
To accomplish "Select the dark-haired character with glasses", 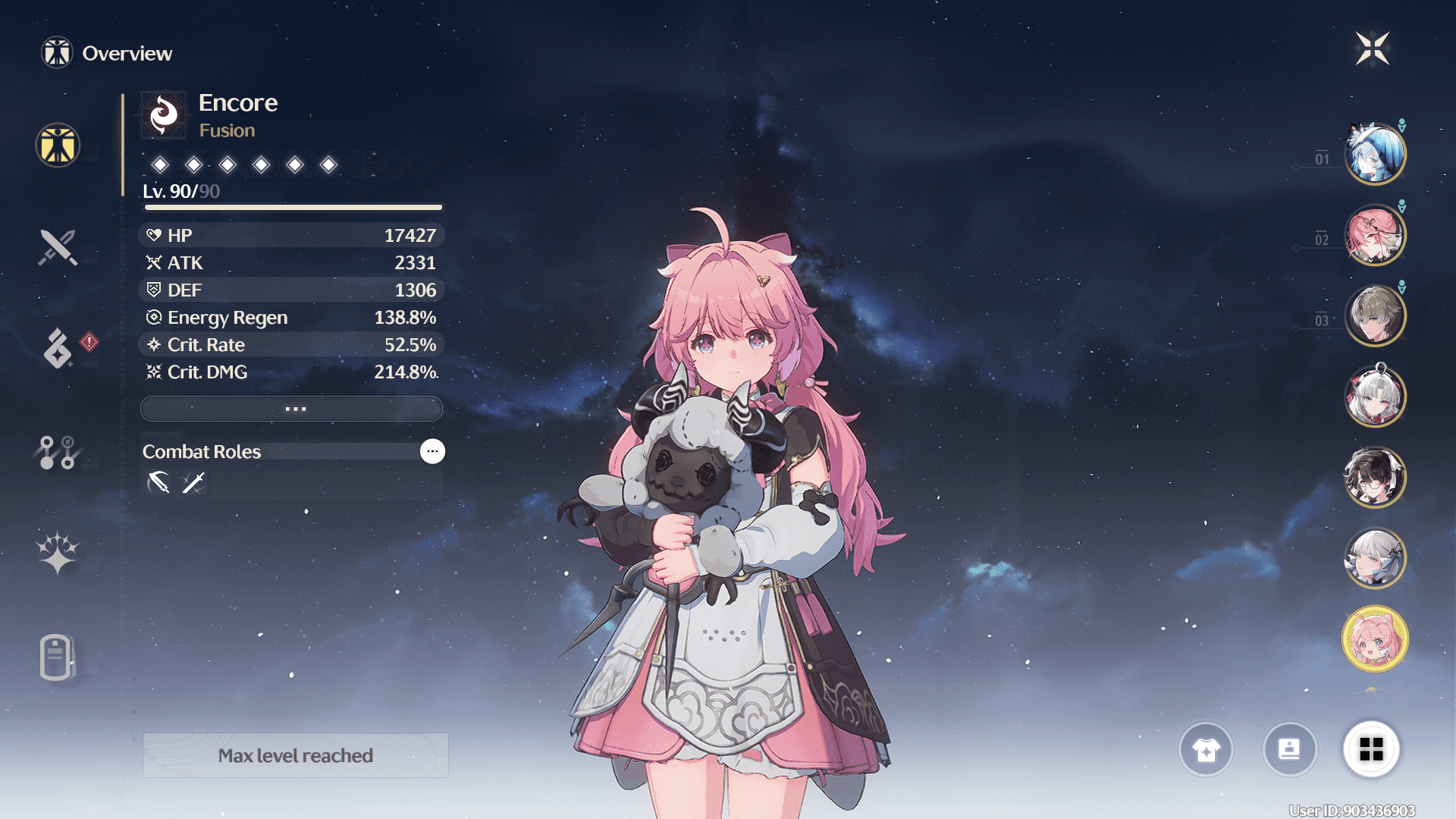I will point(1375,477).
